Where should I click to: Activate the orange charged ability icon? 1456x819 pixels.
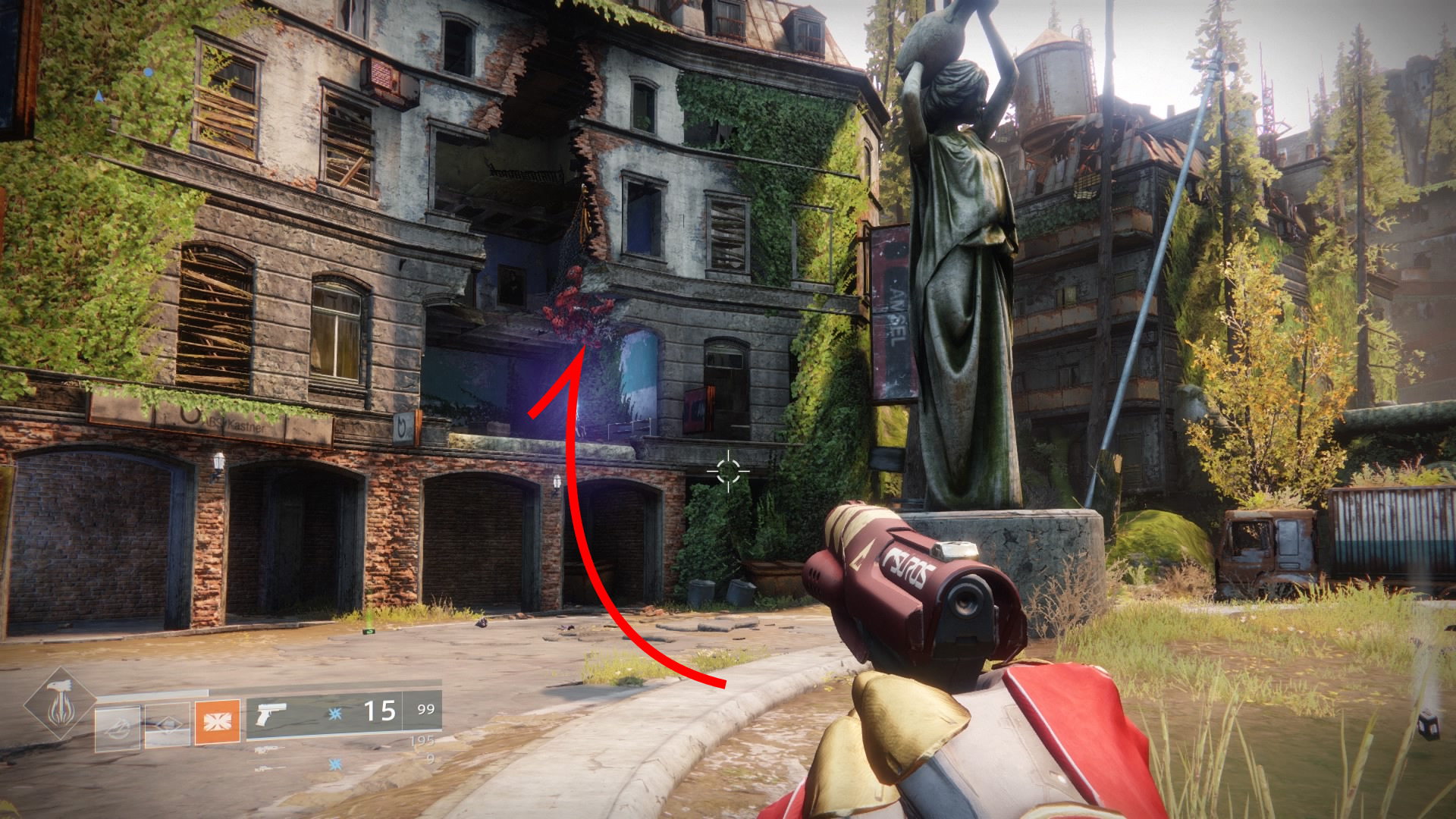pyautogui.click(x=217, y=721)
